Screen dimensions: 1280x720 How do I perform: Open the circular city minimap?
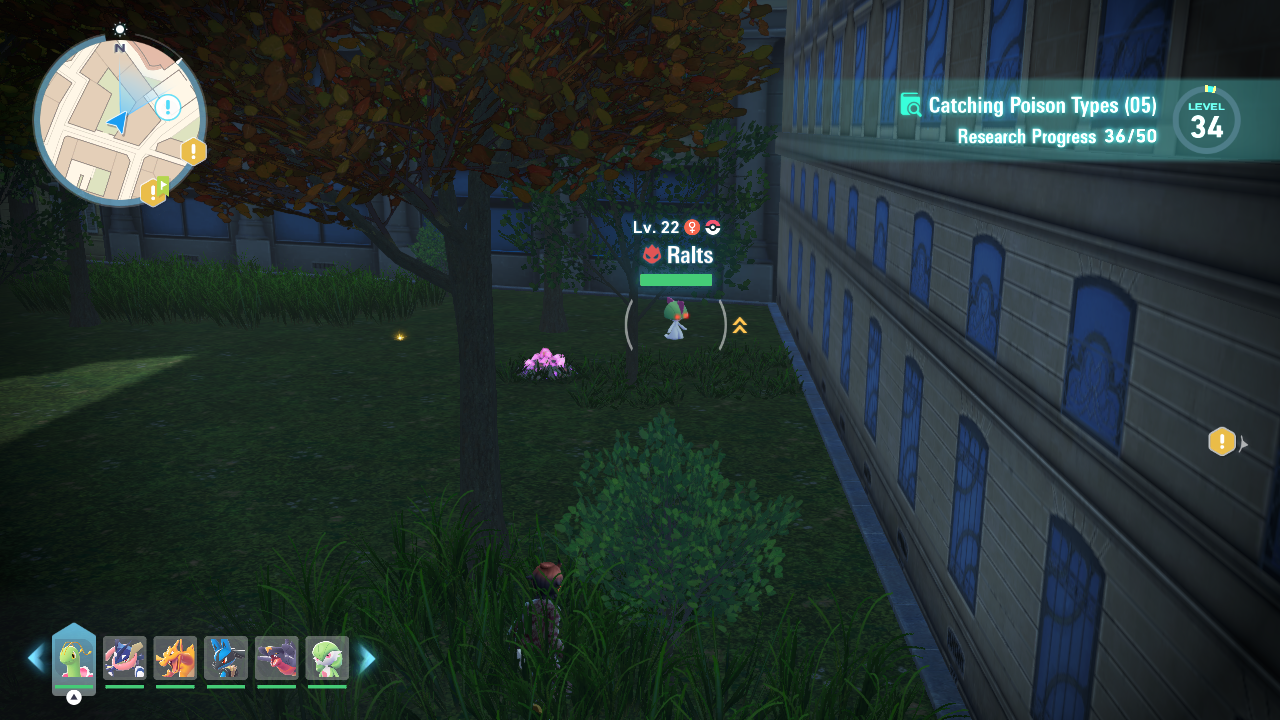tap(119, 121)
